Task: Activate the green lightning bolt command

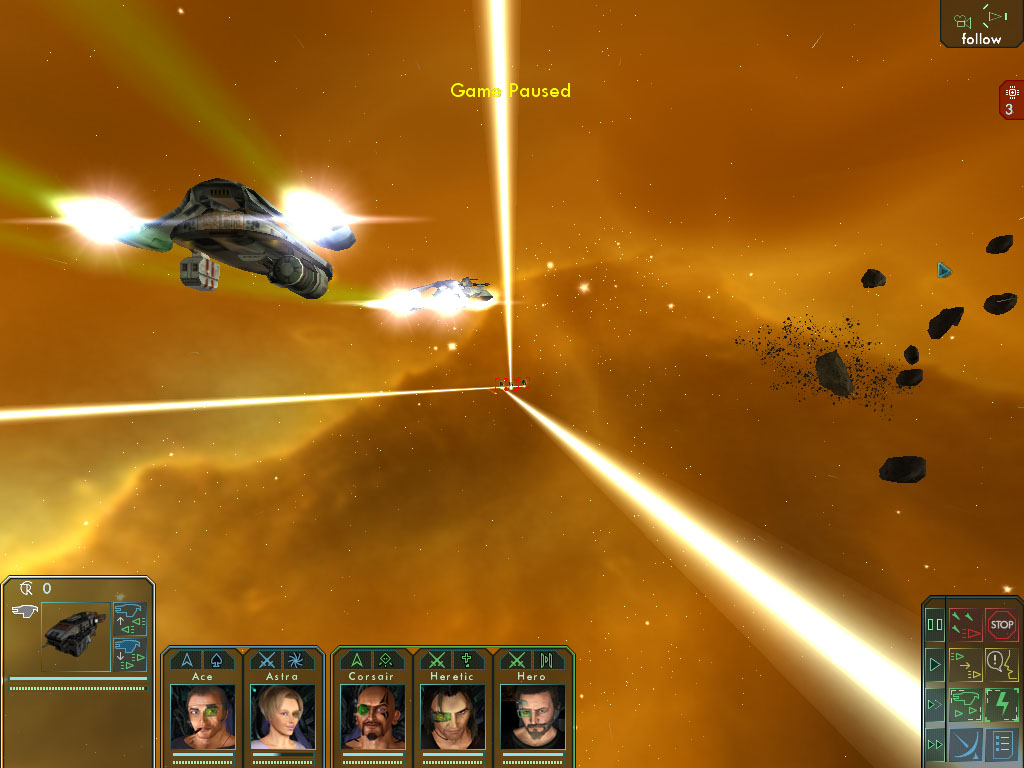Action: point(1001,703)
